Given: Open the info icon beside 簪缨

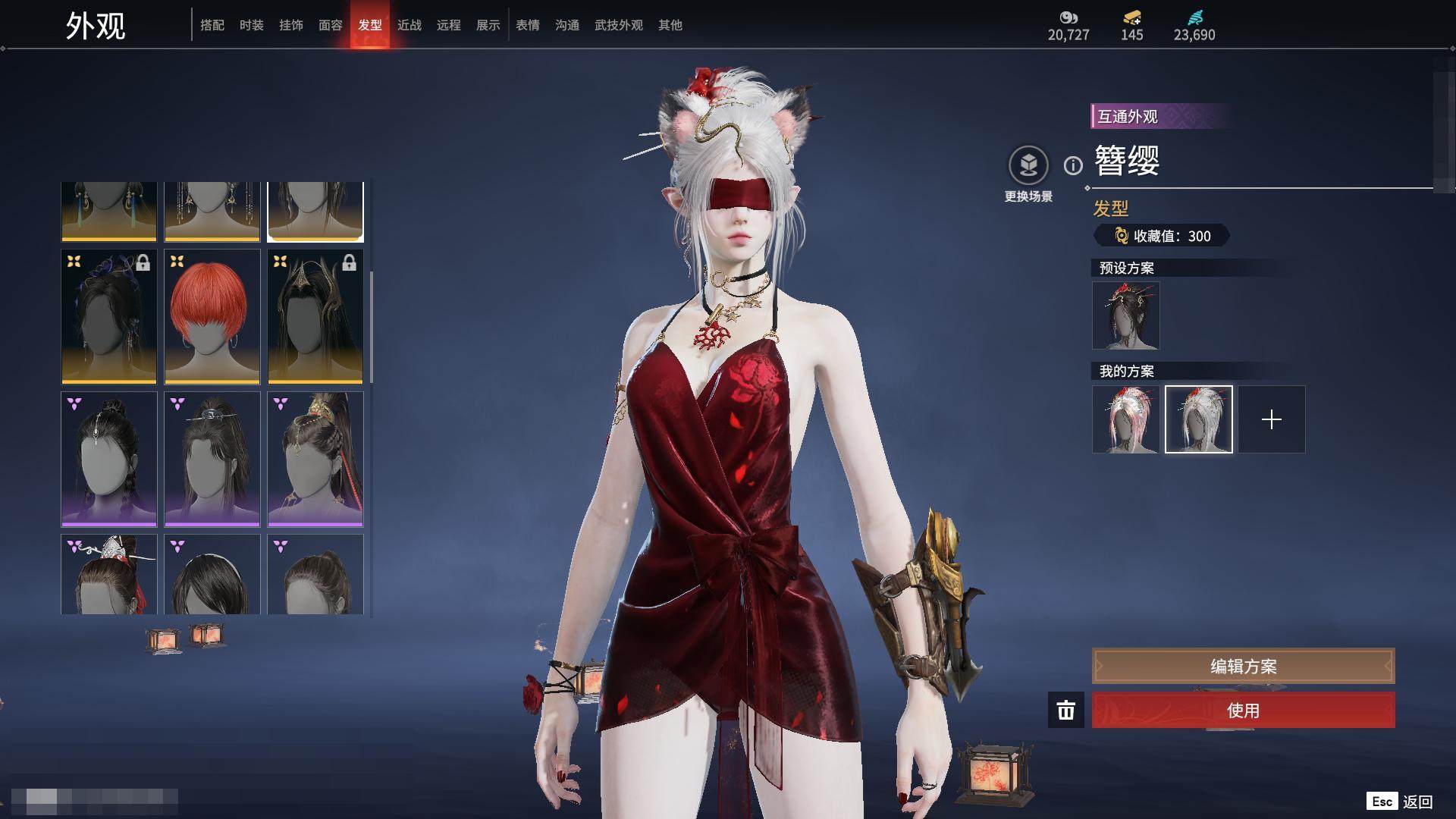Looking at the screenshot, I should click(x=1073, y=165).
